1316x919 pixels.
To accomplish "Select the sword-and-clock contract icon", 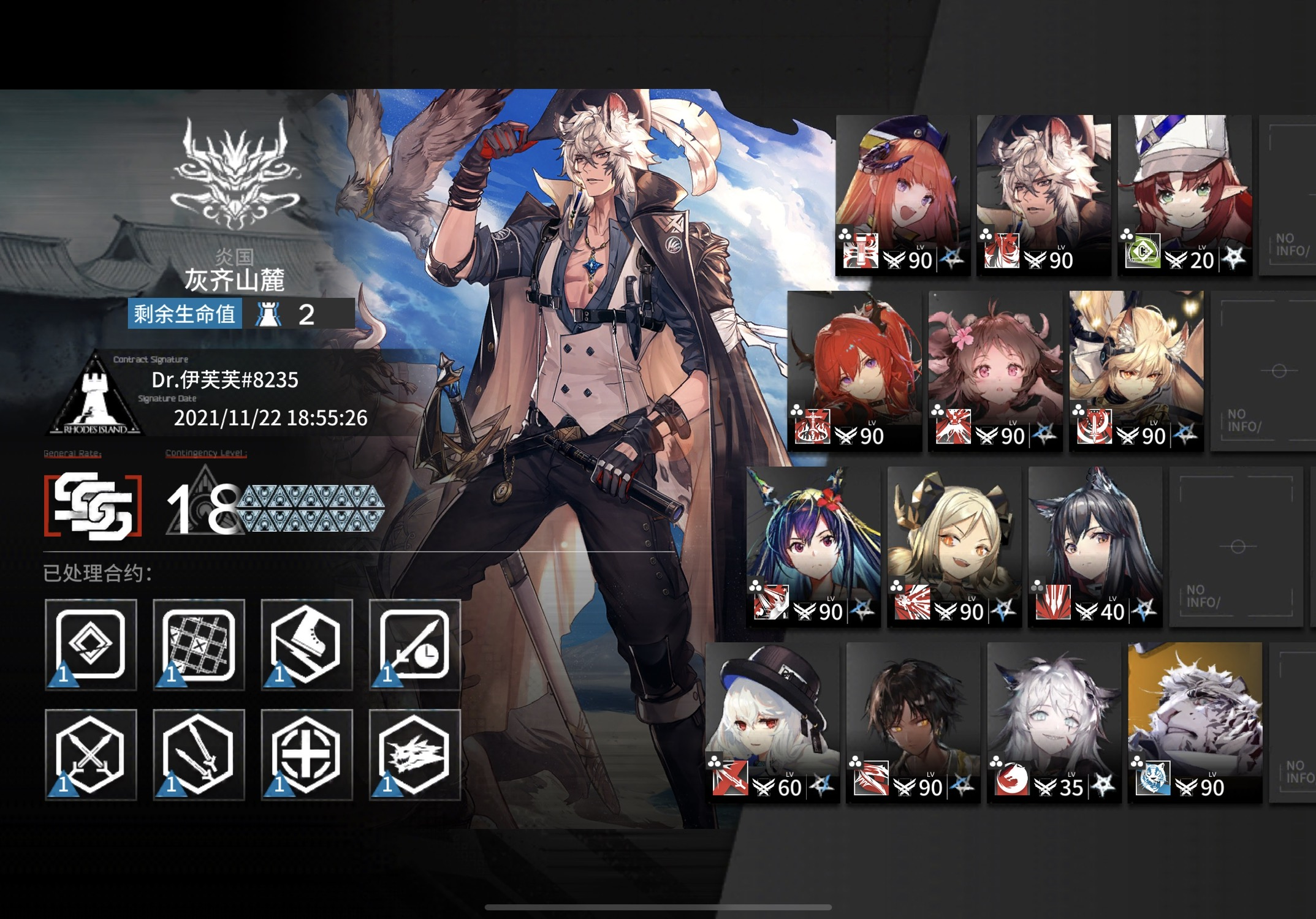I will click(x=414, y=645).
